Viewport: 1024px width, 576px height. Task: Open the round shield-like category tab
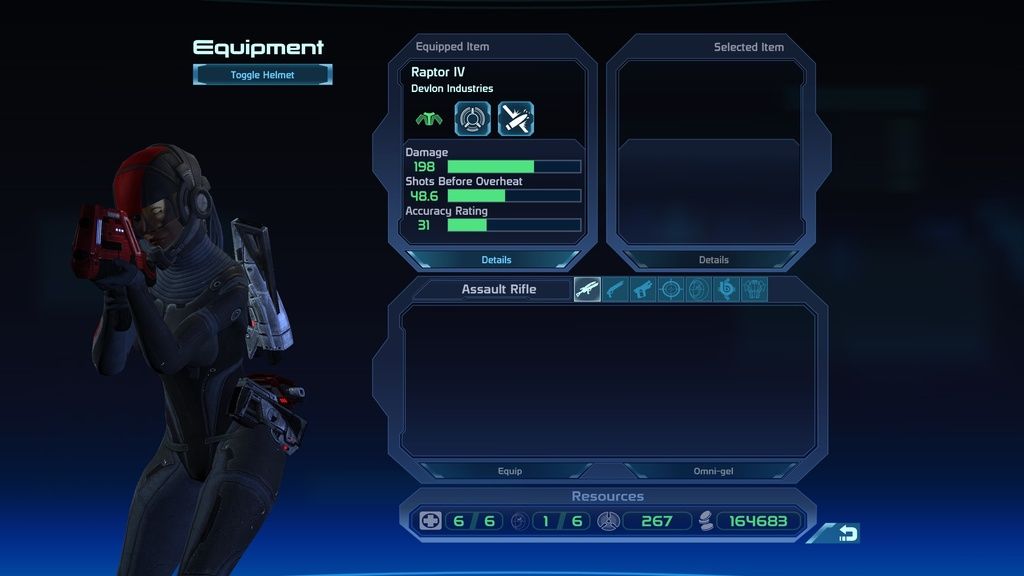699,290
